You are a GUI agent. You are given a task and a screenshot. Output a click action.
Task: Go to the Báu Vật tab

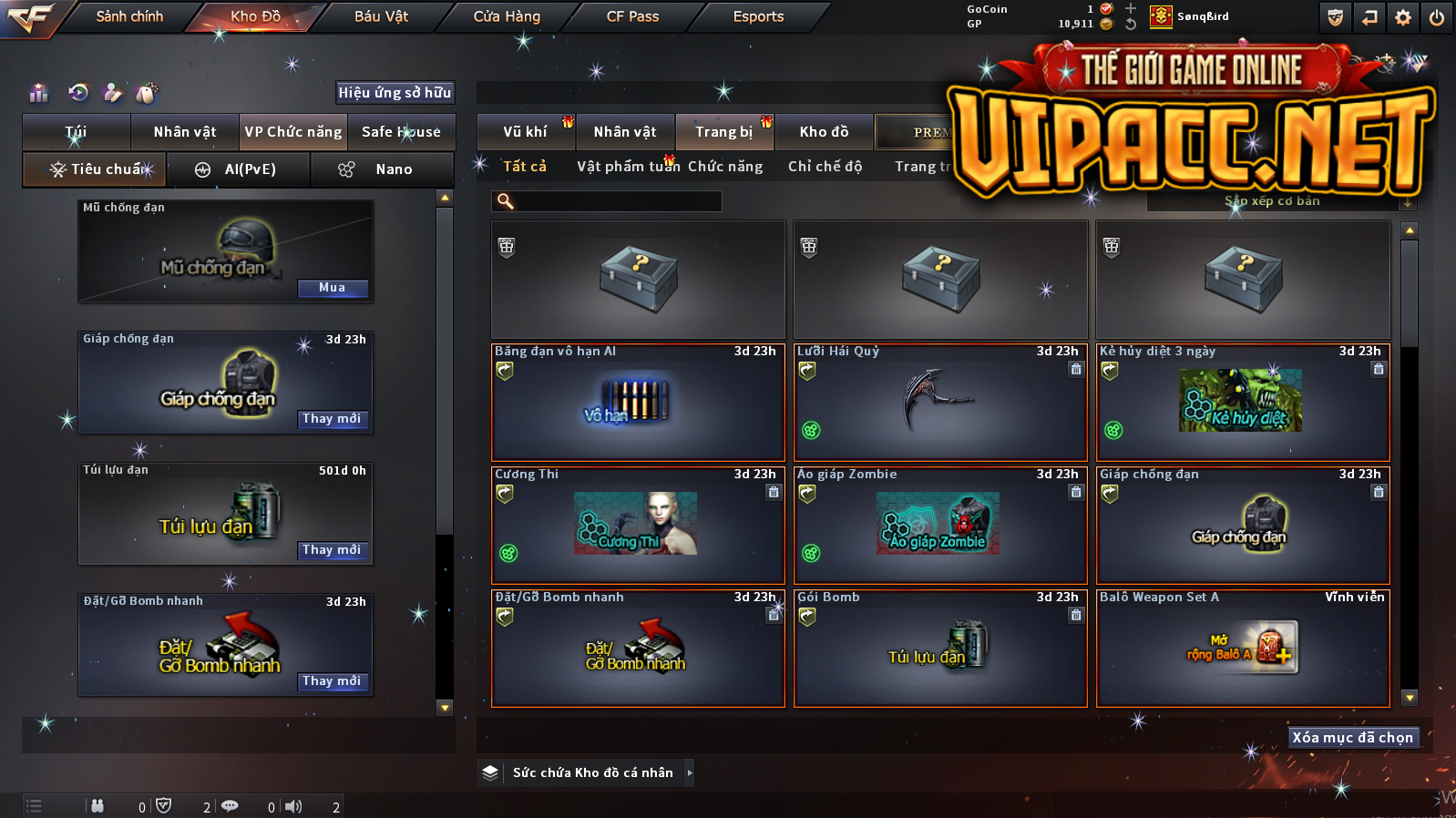click(x=381, y=16)
